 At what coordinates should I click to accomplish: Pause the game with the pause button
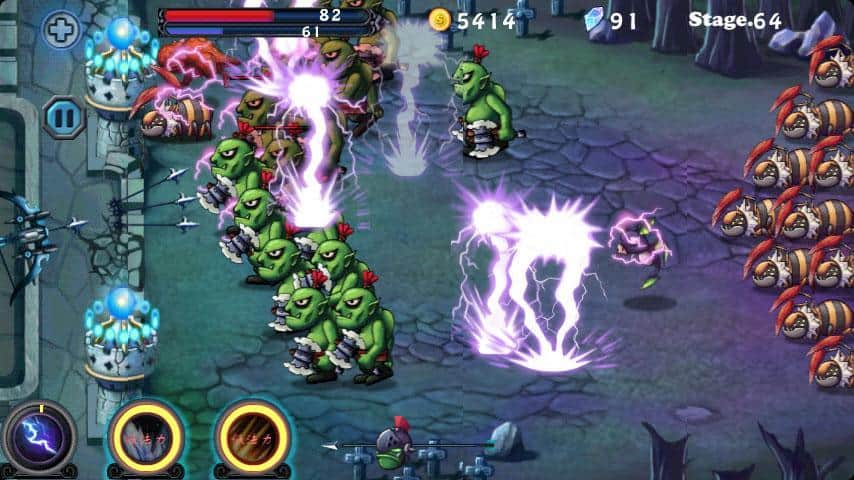pos(62,116)
